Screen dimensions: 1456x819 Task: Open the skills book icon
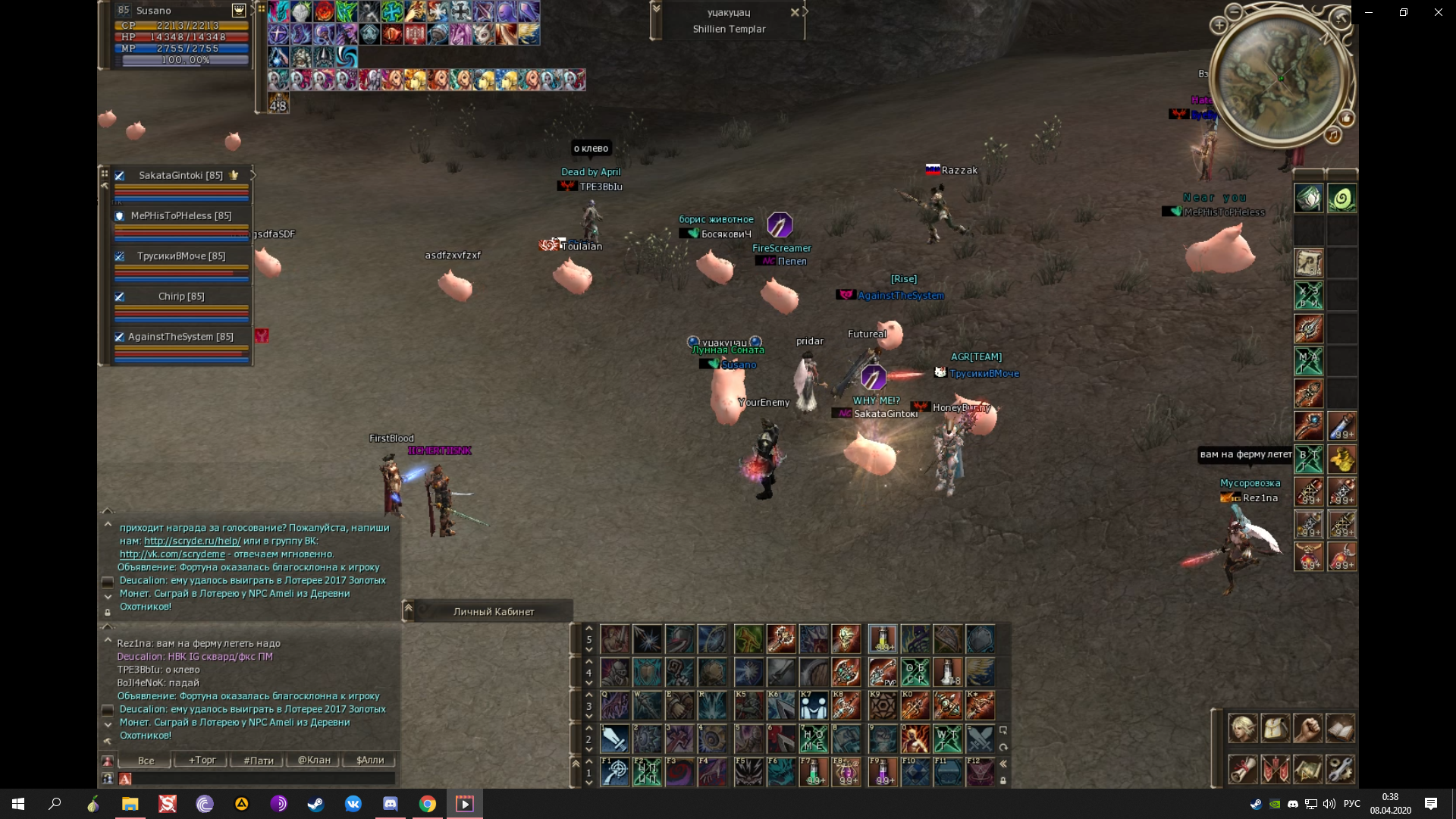click(x=1341, y=728)
